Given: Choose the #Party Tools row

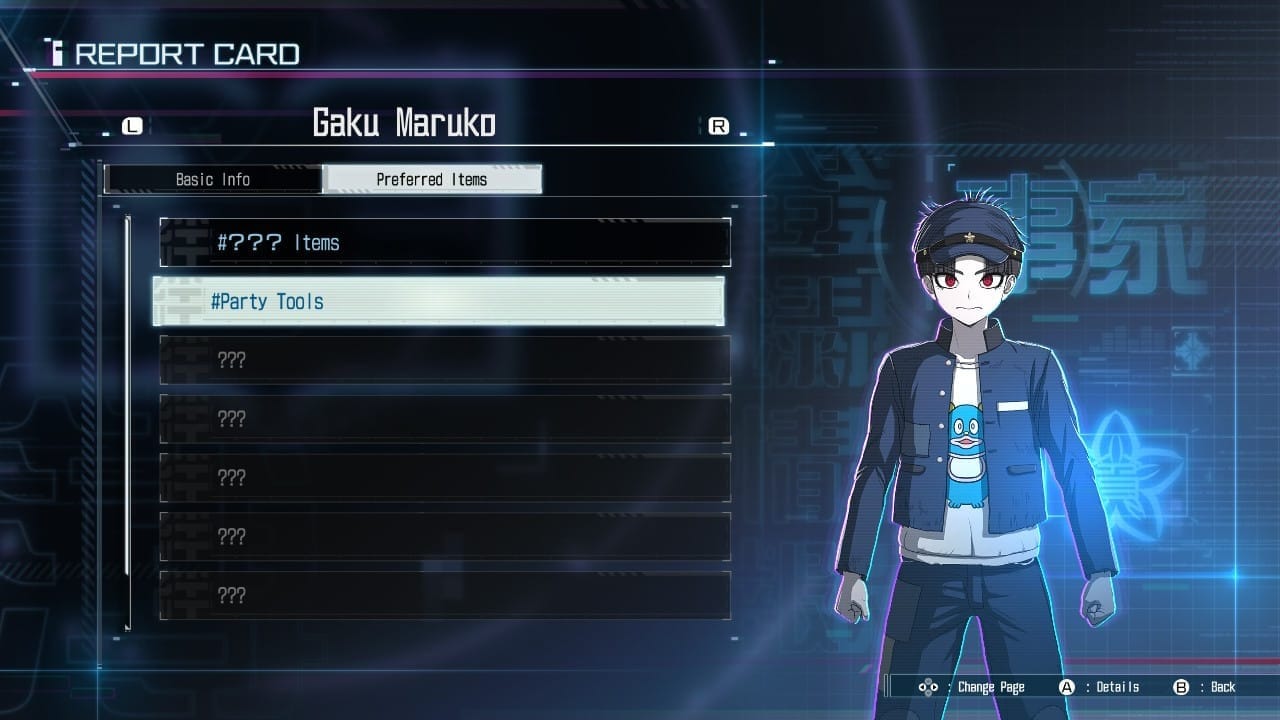Looking at the screenshot, I should coord(439,302).
